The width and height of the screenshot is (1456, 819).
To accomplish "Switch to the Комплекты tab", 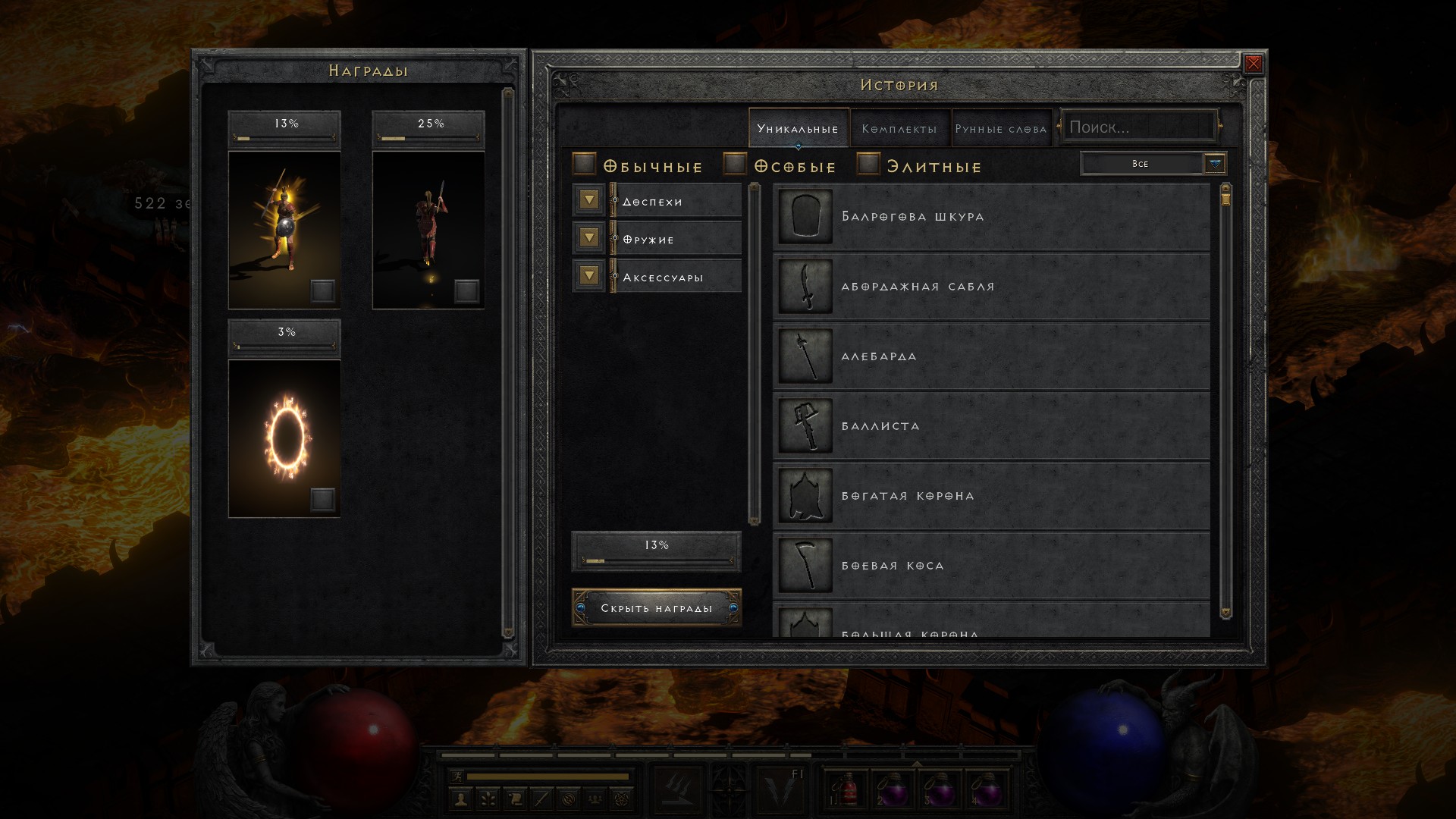I will [x=899, y=129].
